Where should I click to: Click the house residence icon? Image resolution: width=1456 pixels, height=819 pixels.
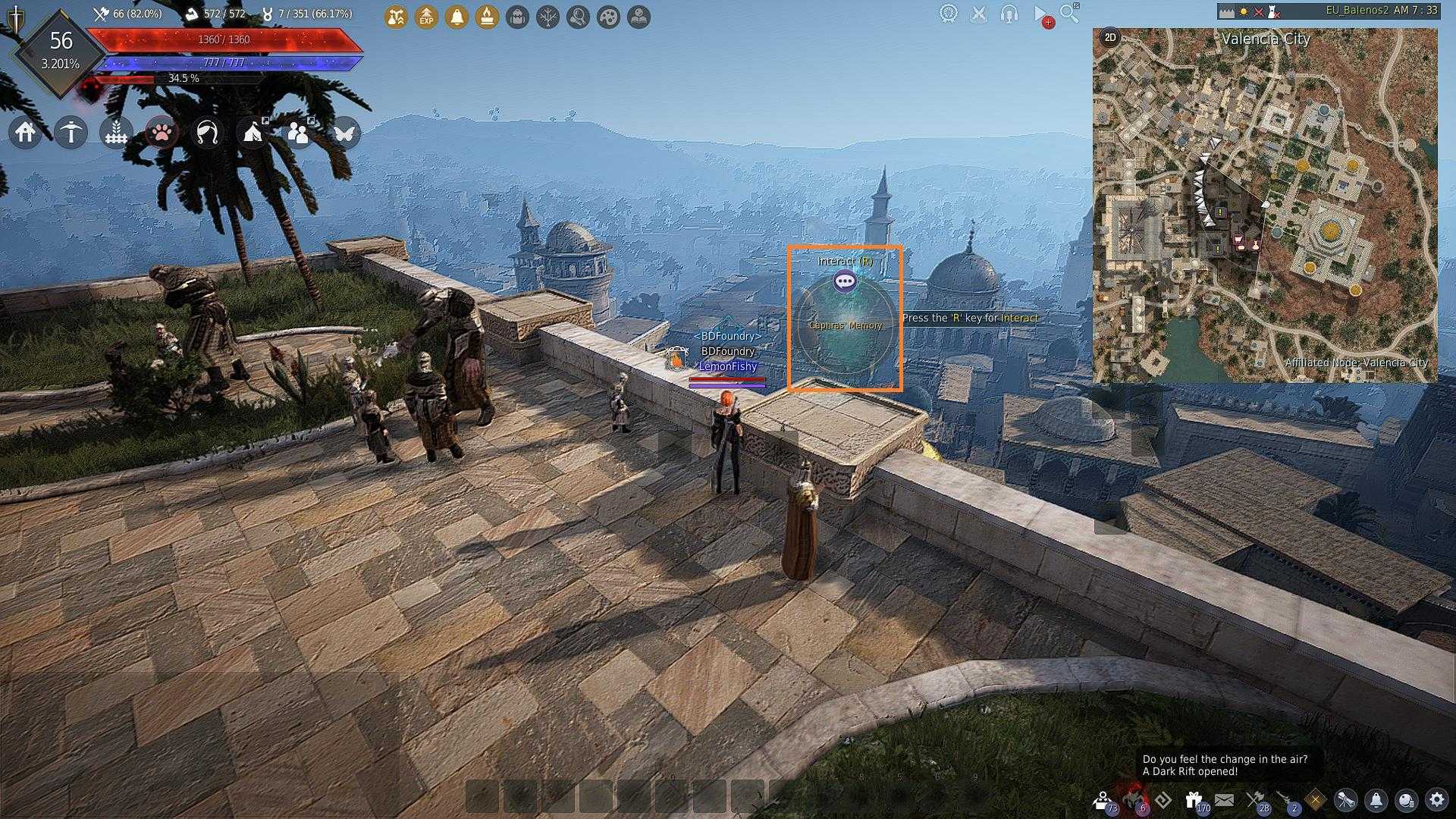point(25,133)
